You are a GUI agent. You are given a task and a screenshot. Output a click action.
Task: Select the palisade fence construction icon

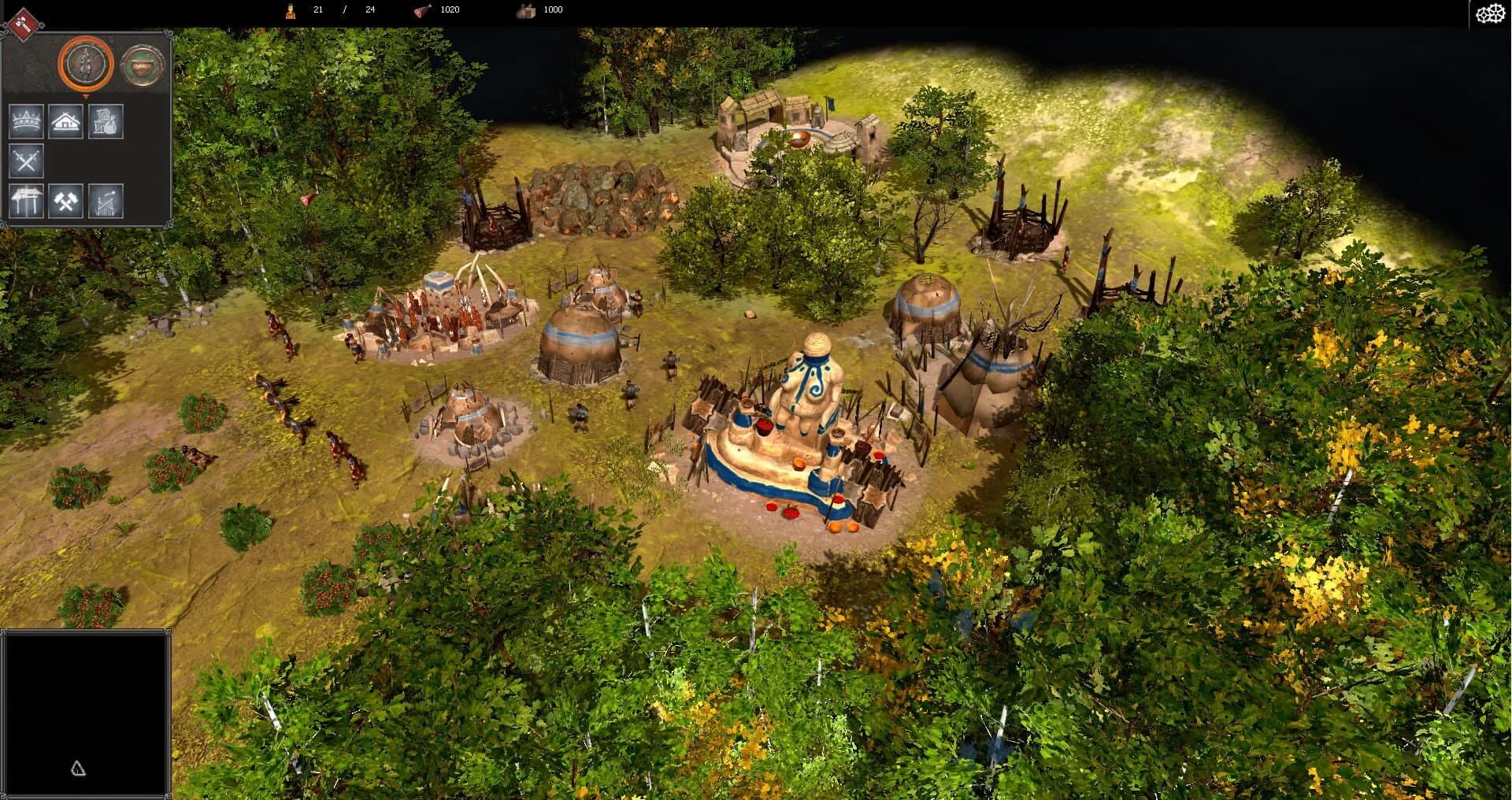pyautogui.click(x=106, y=202)
